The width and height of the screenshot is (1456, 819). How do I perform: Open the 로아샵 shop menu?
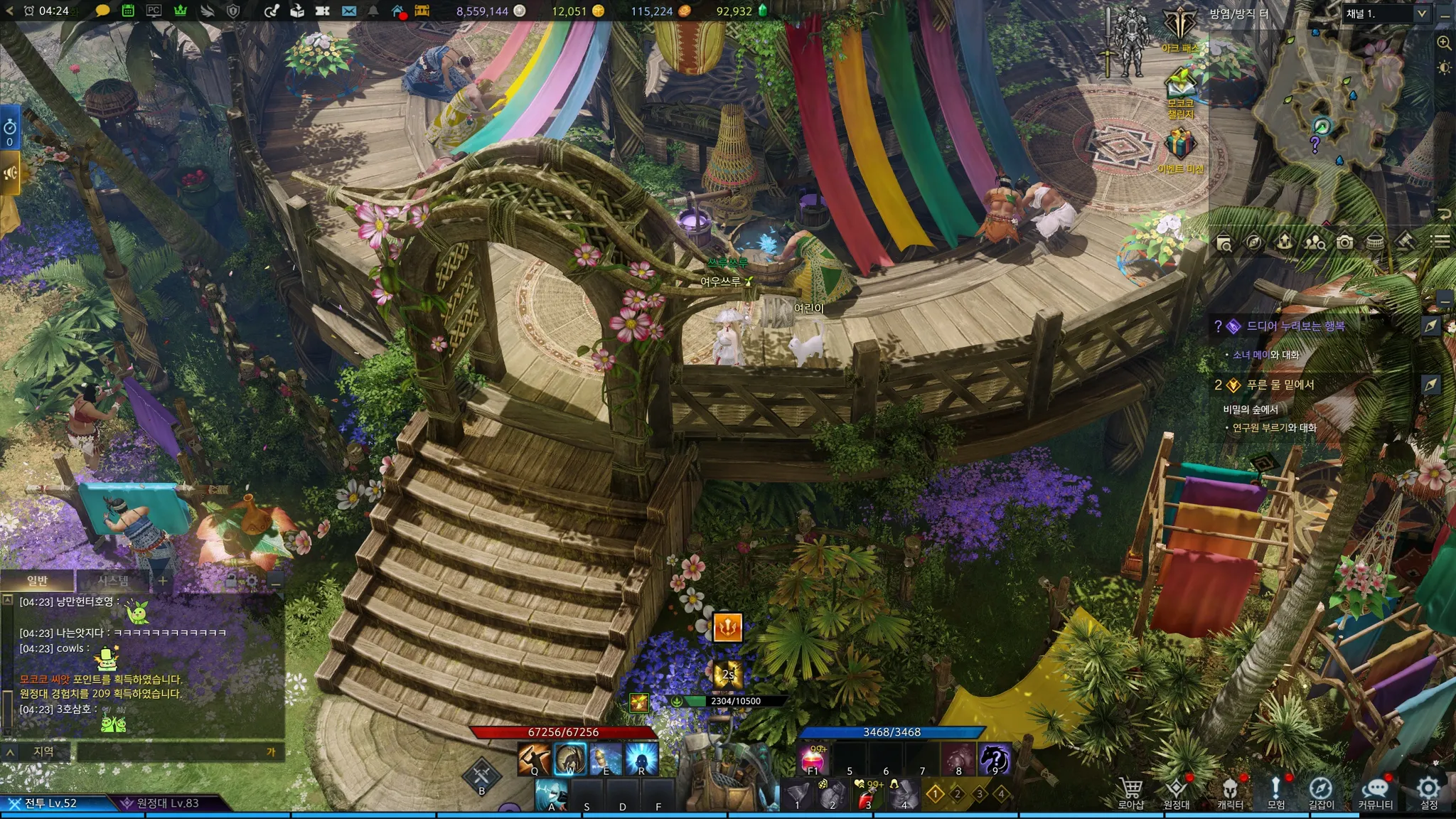coord(1130,790)
